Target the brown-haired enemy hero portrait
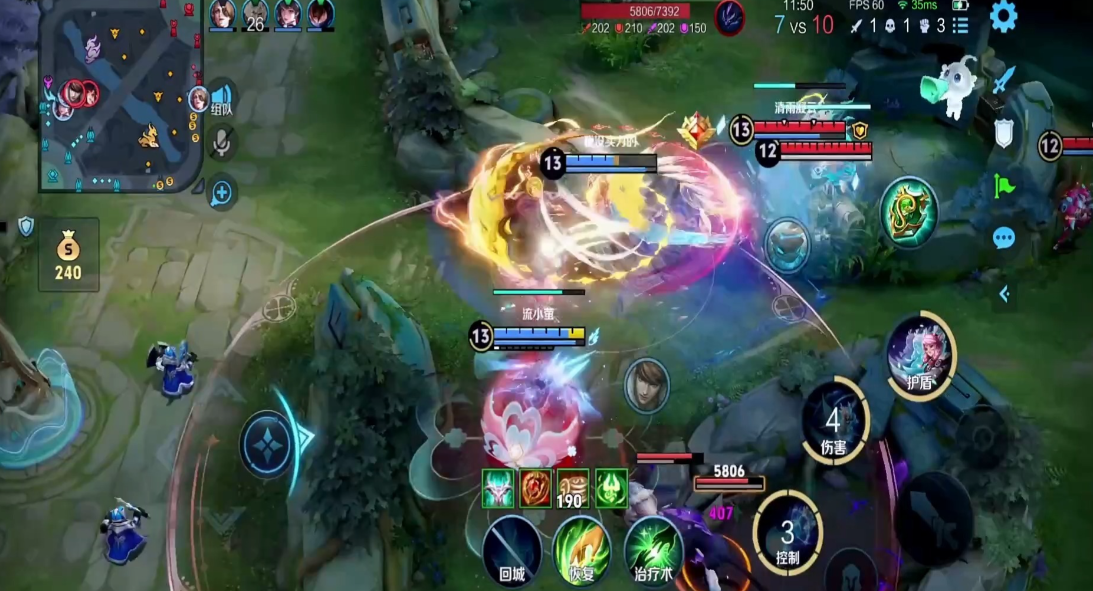The image size is (1093, 591). (x=646, y=385)
